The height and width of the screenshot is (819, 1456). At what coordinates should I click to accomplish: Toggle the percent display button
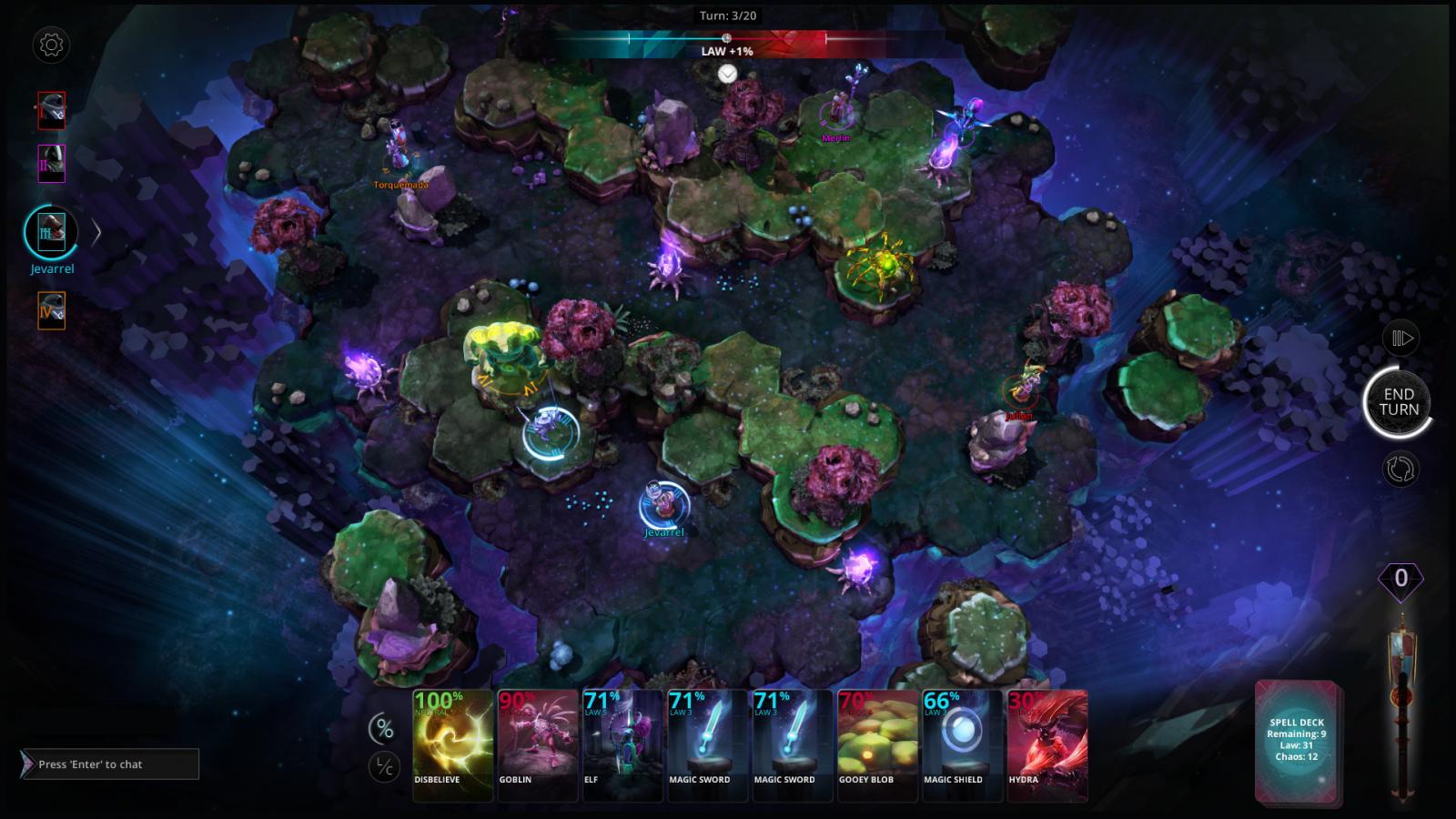pyautogui.click(x=384, y=728)
